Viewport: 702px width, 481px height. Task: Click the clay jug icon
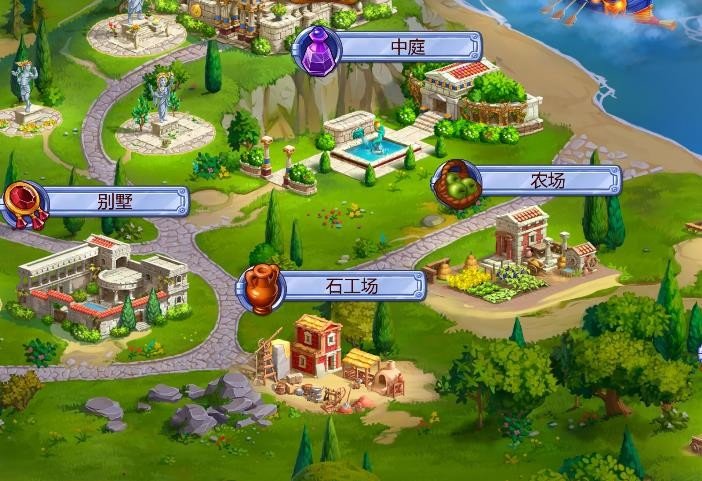(260, 288)
